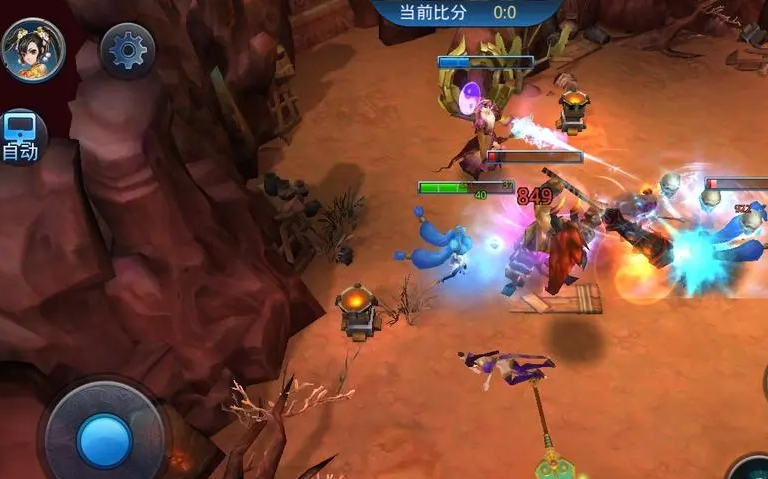Open the gear settings menu
Viewport: 768px width, 479px height.
pyautogui.click(x=128, y=50)
